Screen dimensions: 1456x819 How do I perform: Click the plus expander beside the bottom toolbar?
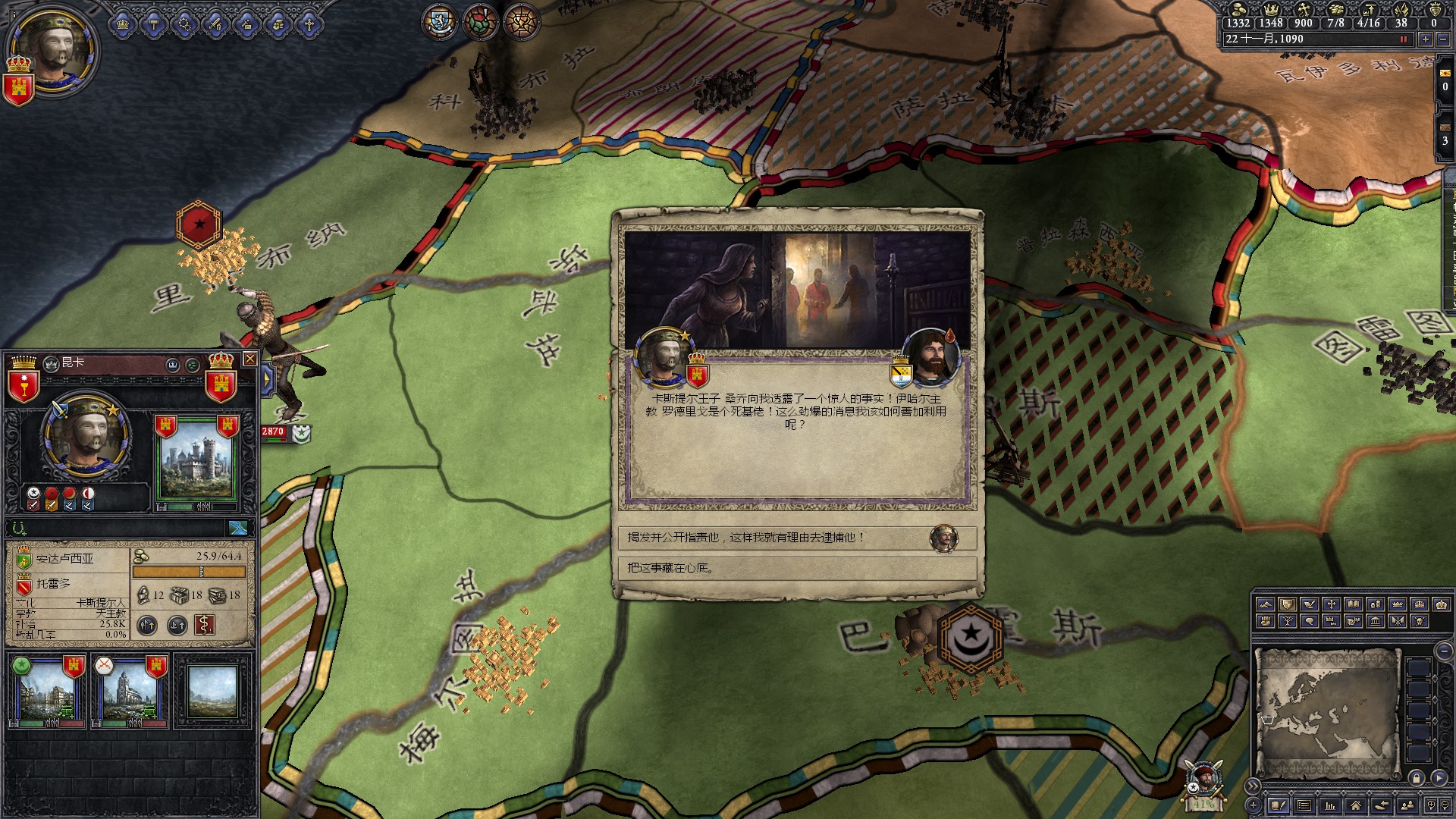pos(1254,805)
